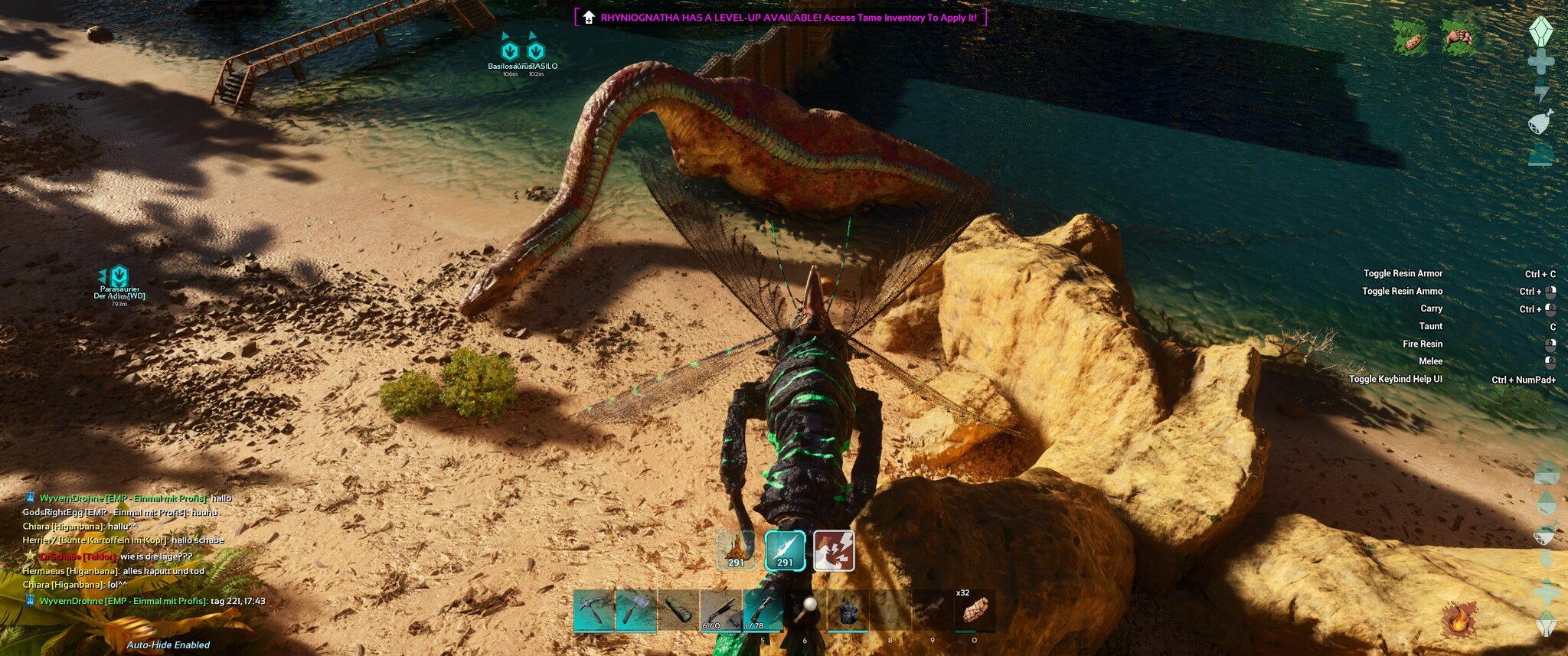
Task: Equip the gun showing 1 / 78 ammo
Action: (763, 611)
